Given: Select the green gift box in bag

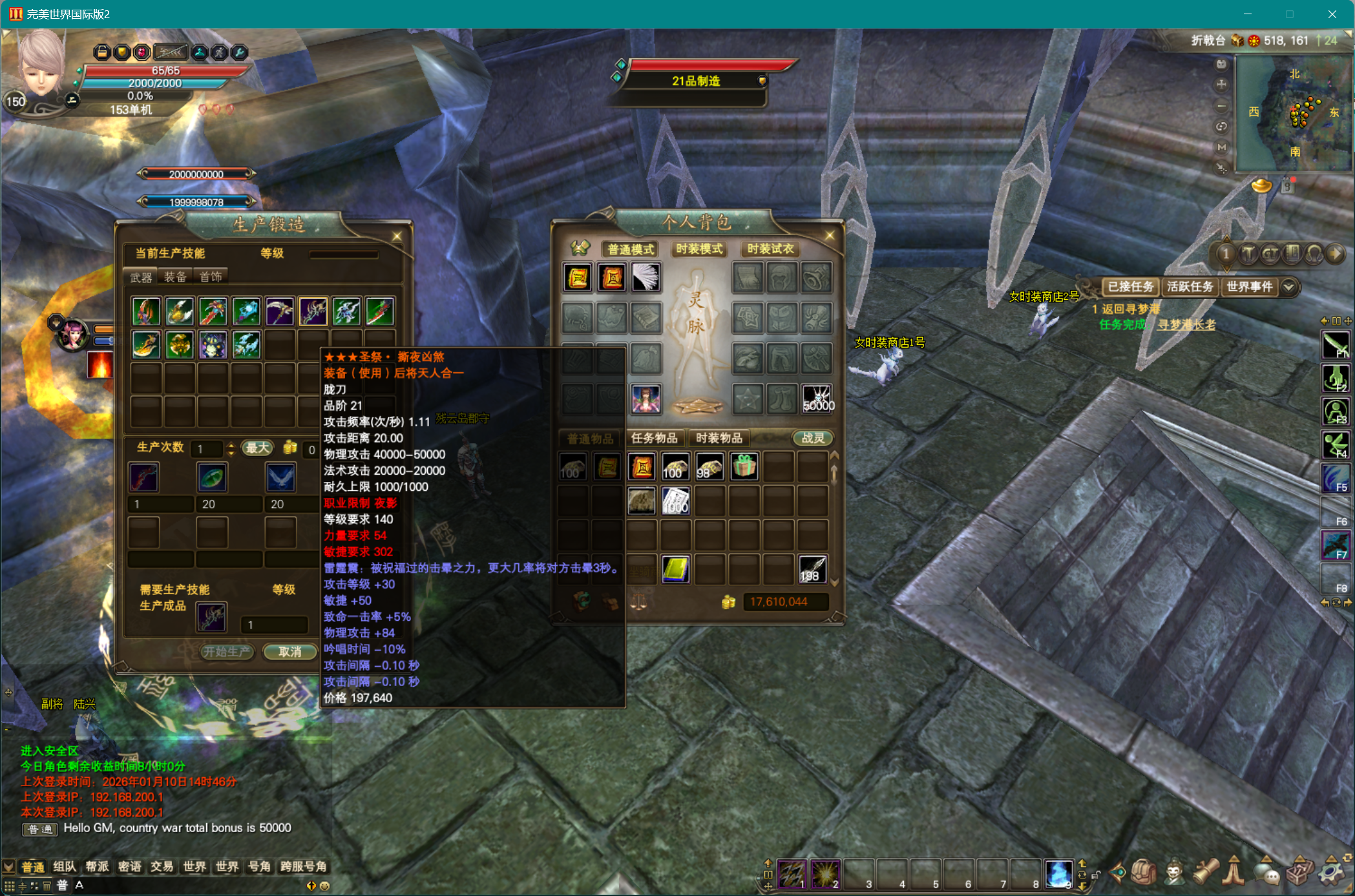Looking at the screenshot, I should click(744, 466).
